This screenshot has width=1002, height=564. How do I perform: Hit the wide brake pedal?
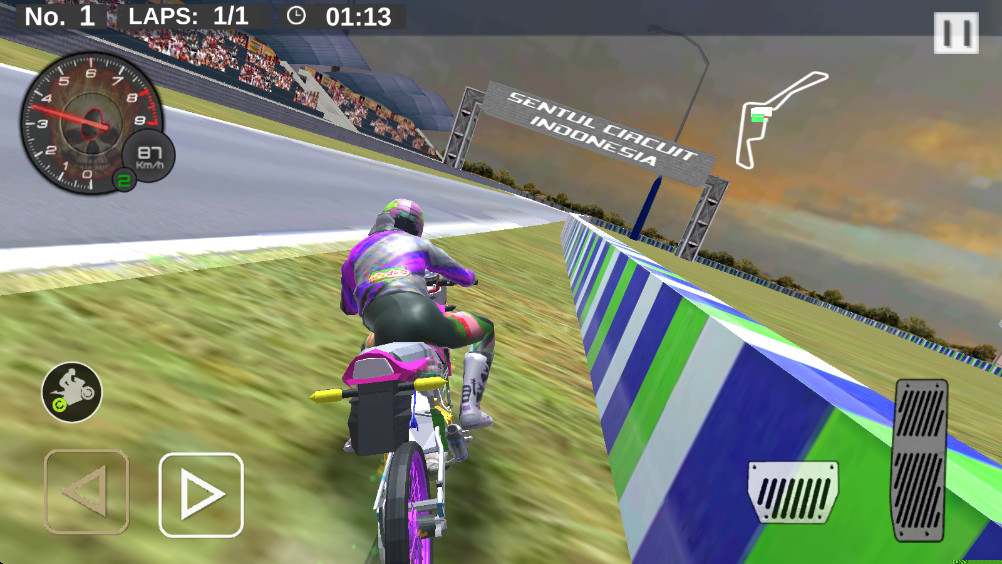[793, 491]
